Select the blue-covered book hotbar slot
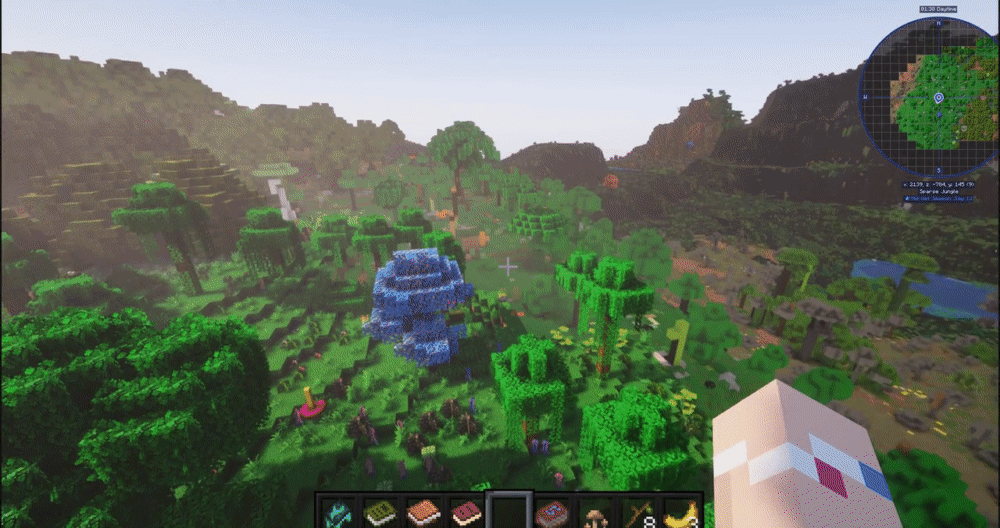The image size is (1000, 528). click(552, 513)
